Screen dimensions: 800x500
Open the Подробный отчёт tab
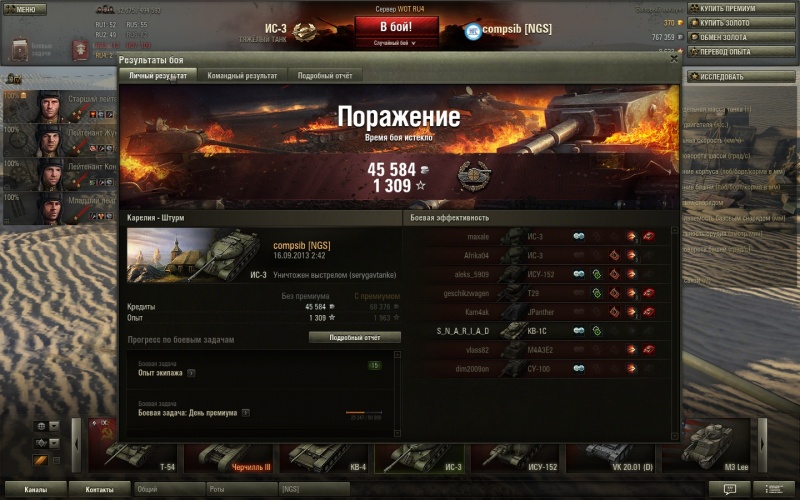click(325, 76)
